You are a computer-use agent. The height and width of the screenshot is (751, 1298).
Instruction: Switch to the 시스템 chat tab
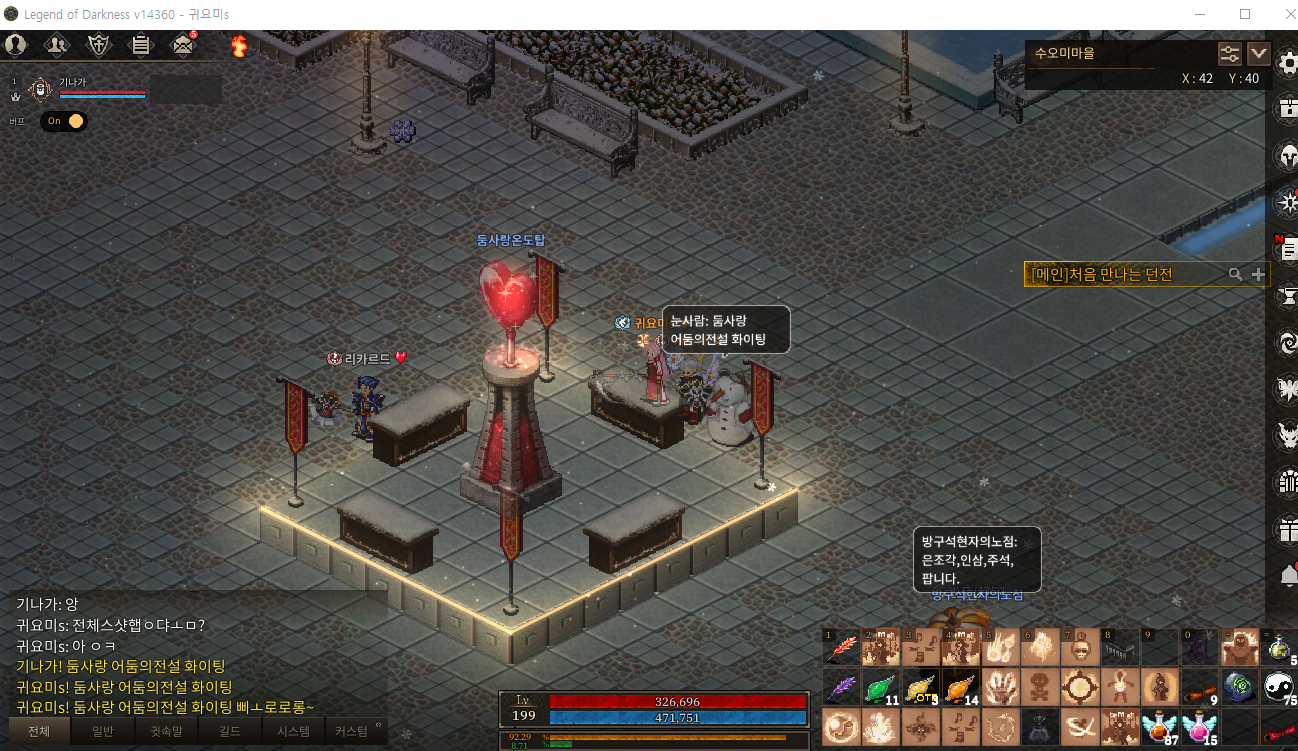tap(292, 731)
